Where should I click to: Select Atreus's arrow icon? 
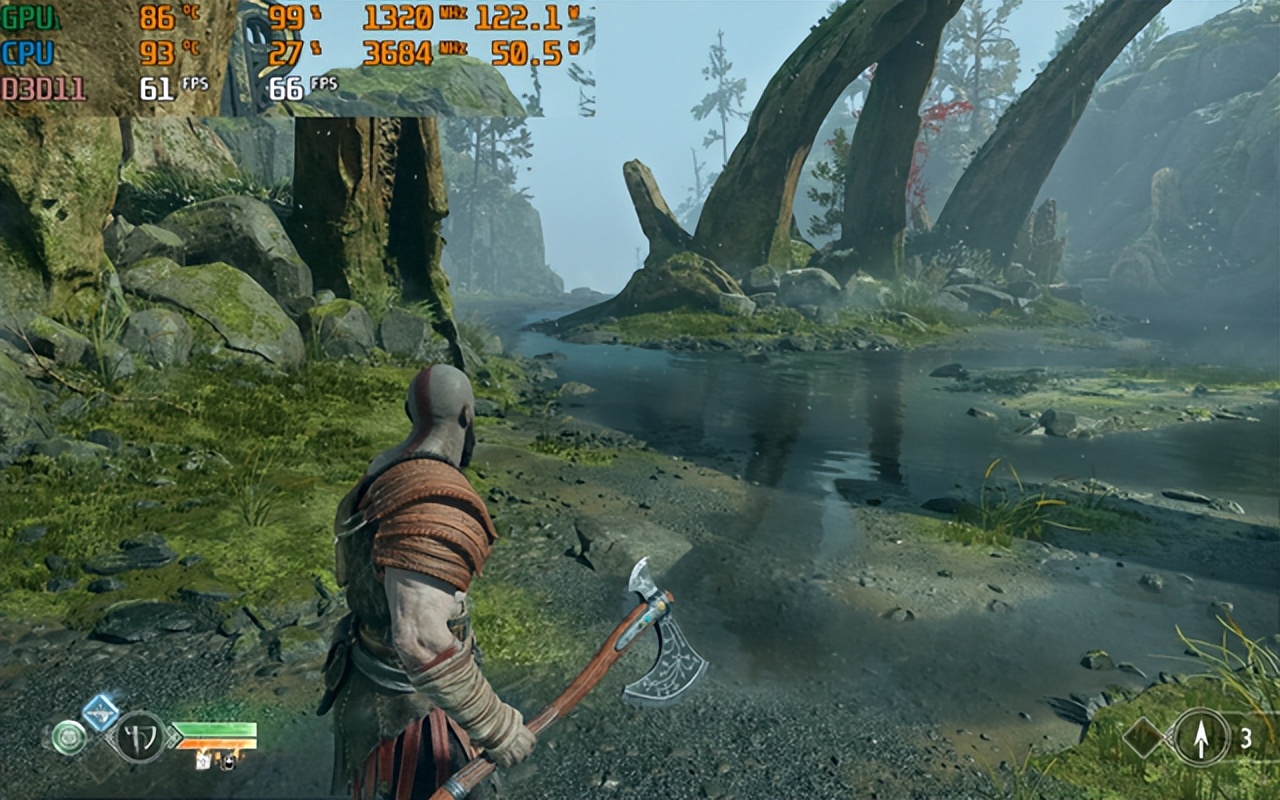point(1201,737)
